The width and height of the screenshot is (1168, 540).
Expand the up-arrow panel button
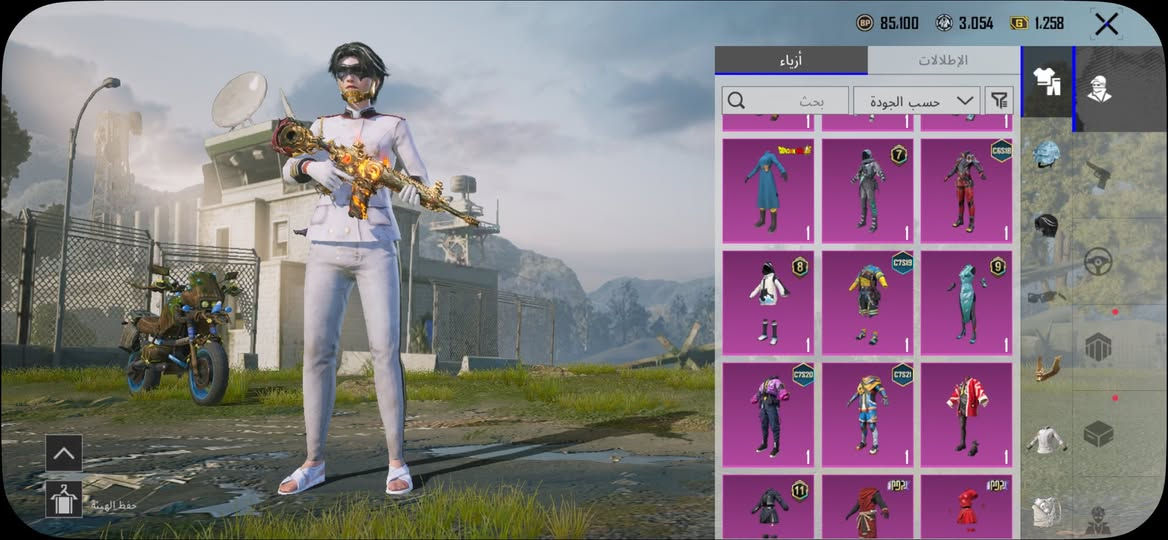point(64,453)
